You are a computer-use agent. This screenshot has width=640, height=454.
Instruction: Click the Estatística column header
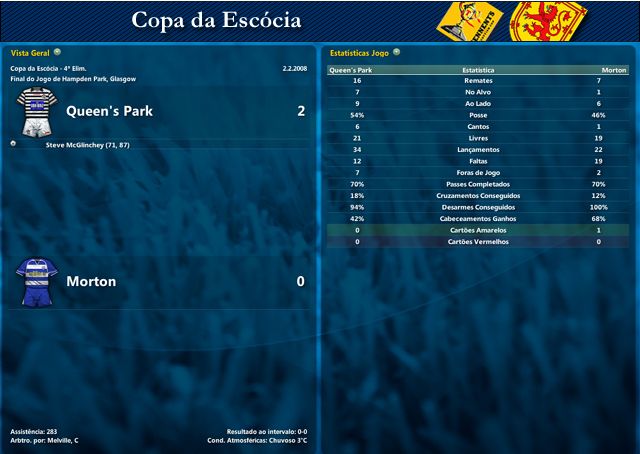[478, 70]
